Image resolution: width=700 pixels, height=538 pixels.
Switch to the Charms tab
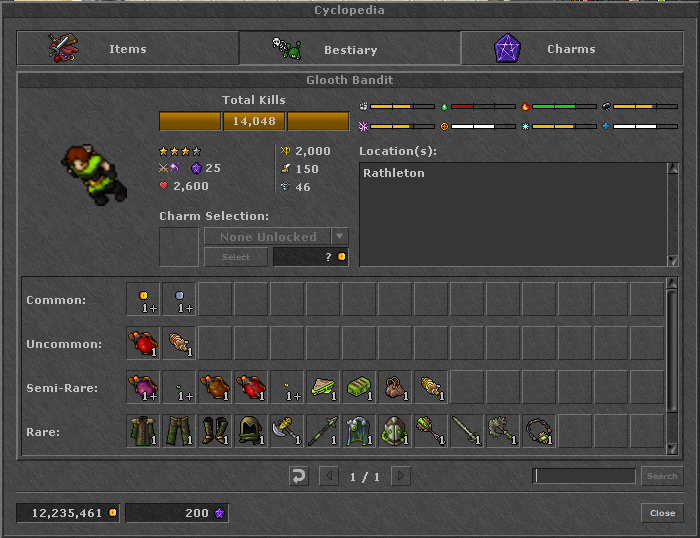point(571,49)
